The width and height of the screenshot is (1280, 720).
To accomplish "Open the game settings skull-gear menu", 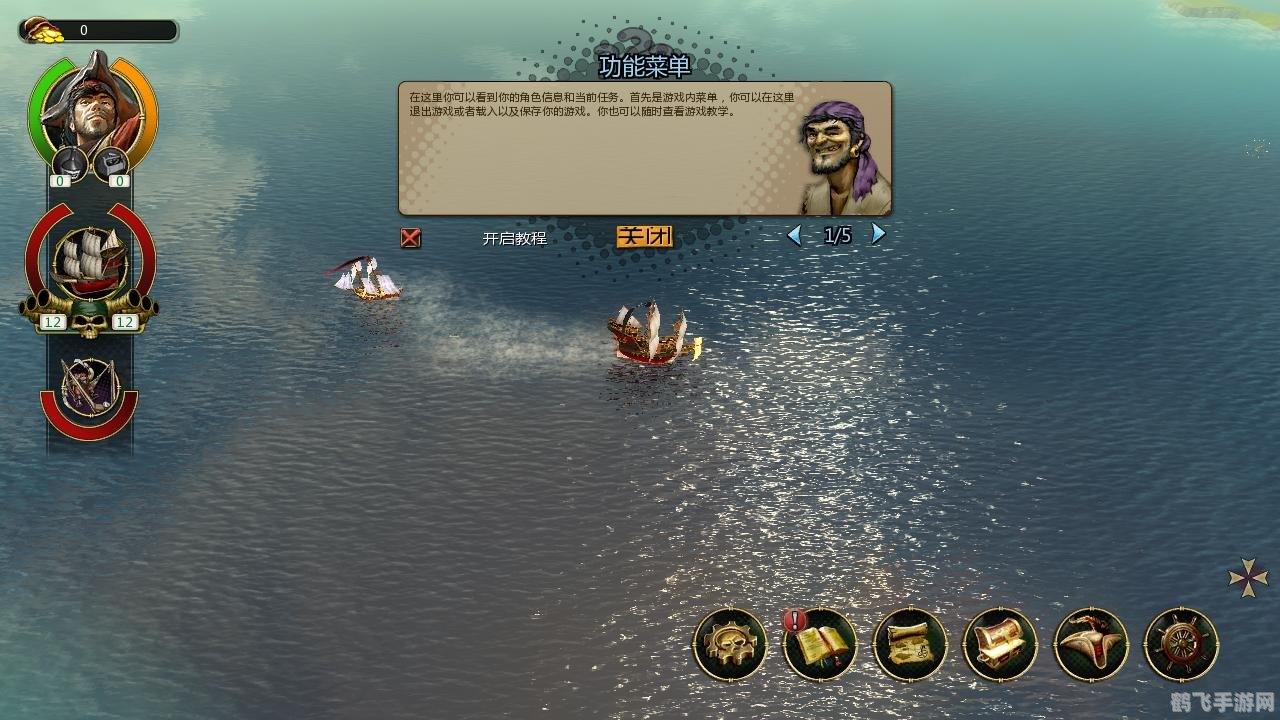I will pyautogui.click(x=730, y=645).
